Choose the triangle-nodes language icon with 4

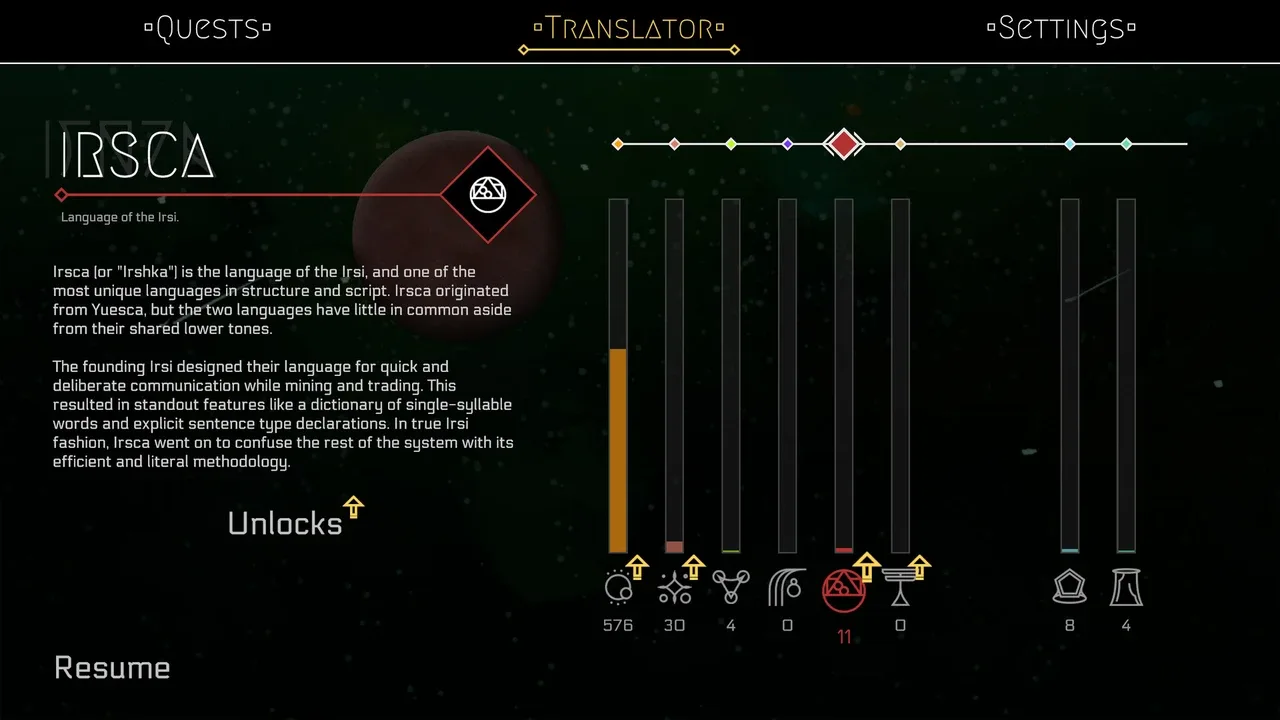[x=731, y=588]
